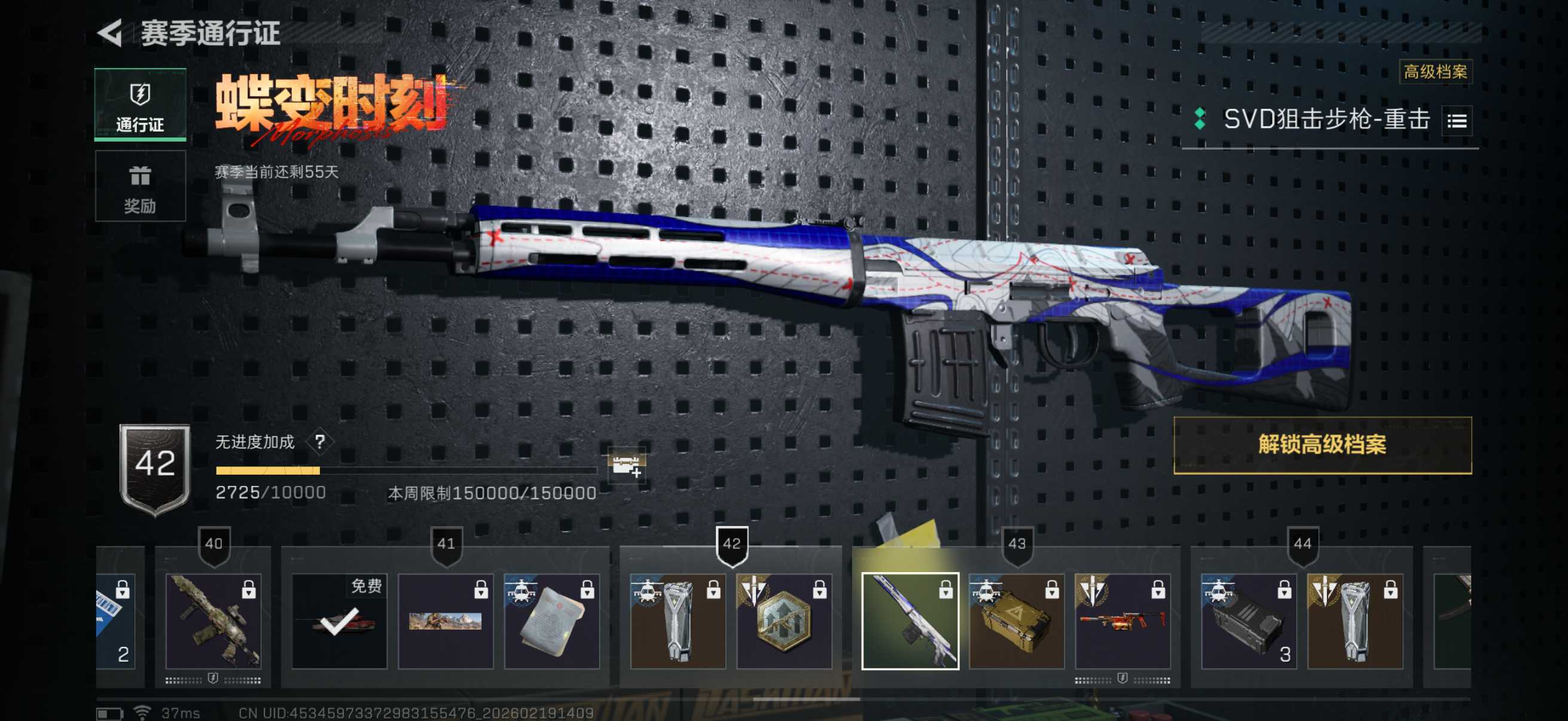This screenshot has width=1568, height=721.
Task: Open the list icon beside SVD weapon name
Action: pyautogui.click(x=1457, y=121)
